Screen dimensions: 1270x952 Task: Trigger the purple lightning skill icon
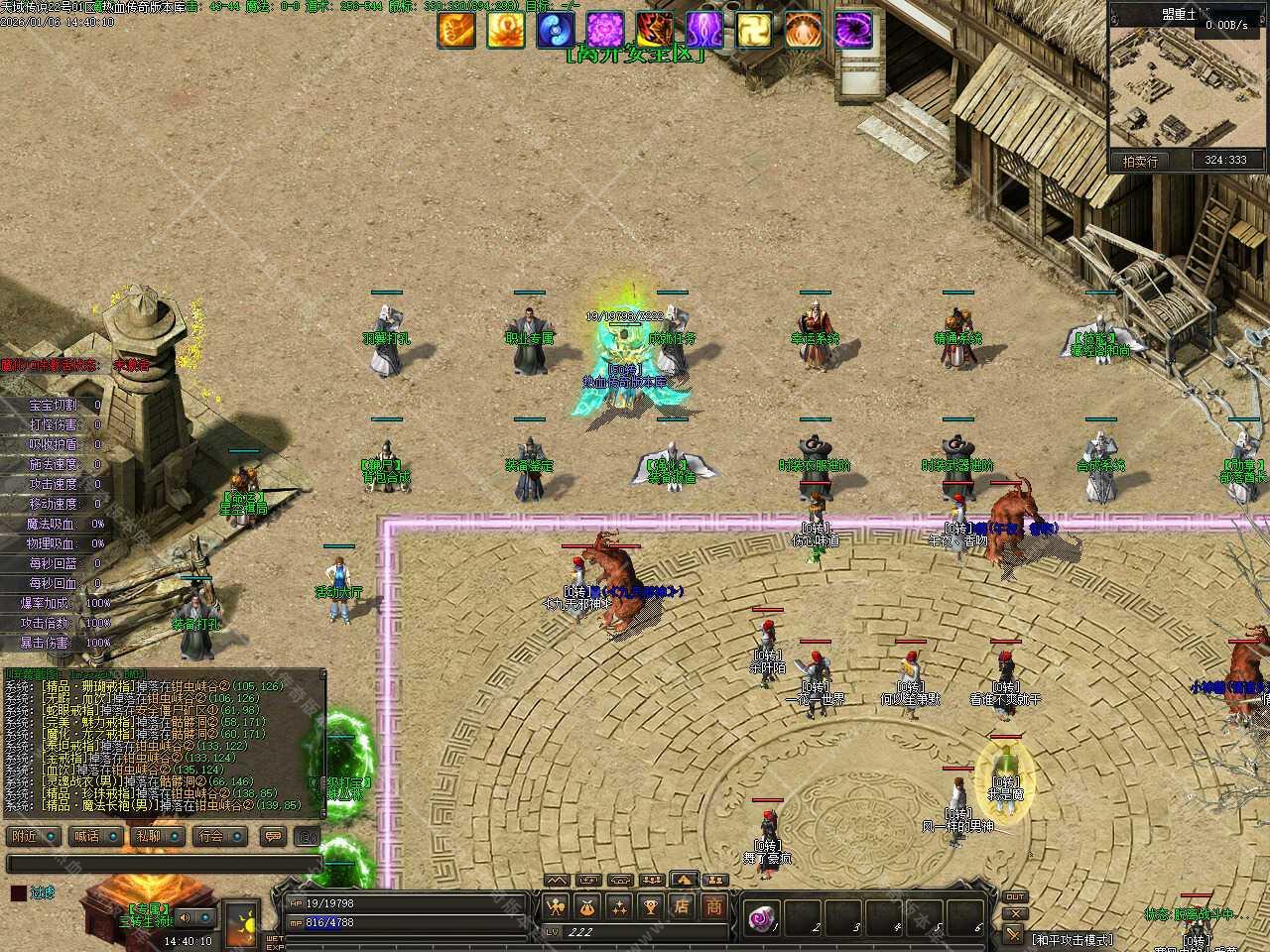[704, 30]
